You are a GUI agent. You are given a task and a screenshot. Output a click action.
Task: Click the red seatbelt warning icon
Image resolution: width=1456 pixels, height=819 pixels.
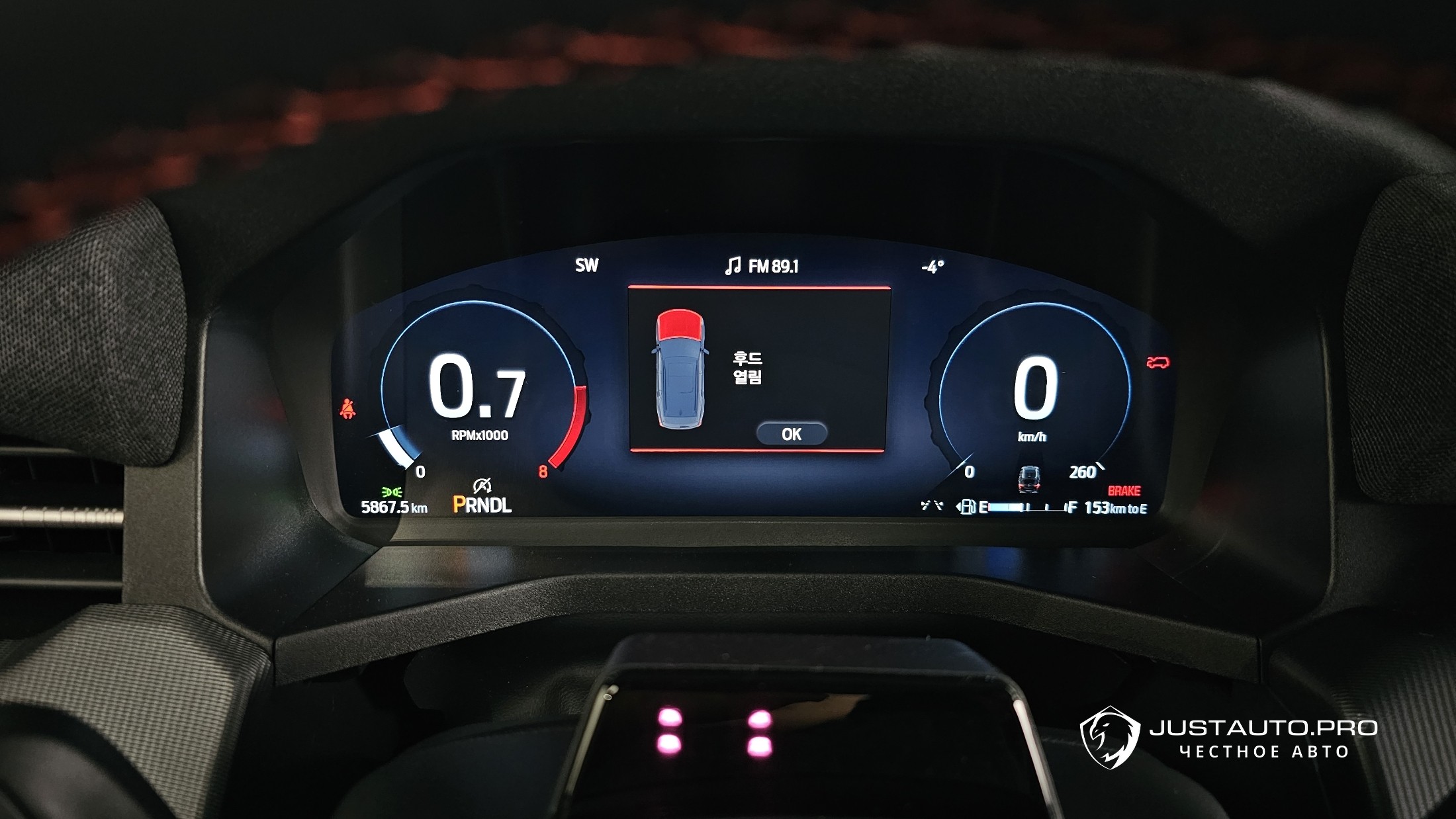[347, 409]
